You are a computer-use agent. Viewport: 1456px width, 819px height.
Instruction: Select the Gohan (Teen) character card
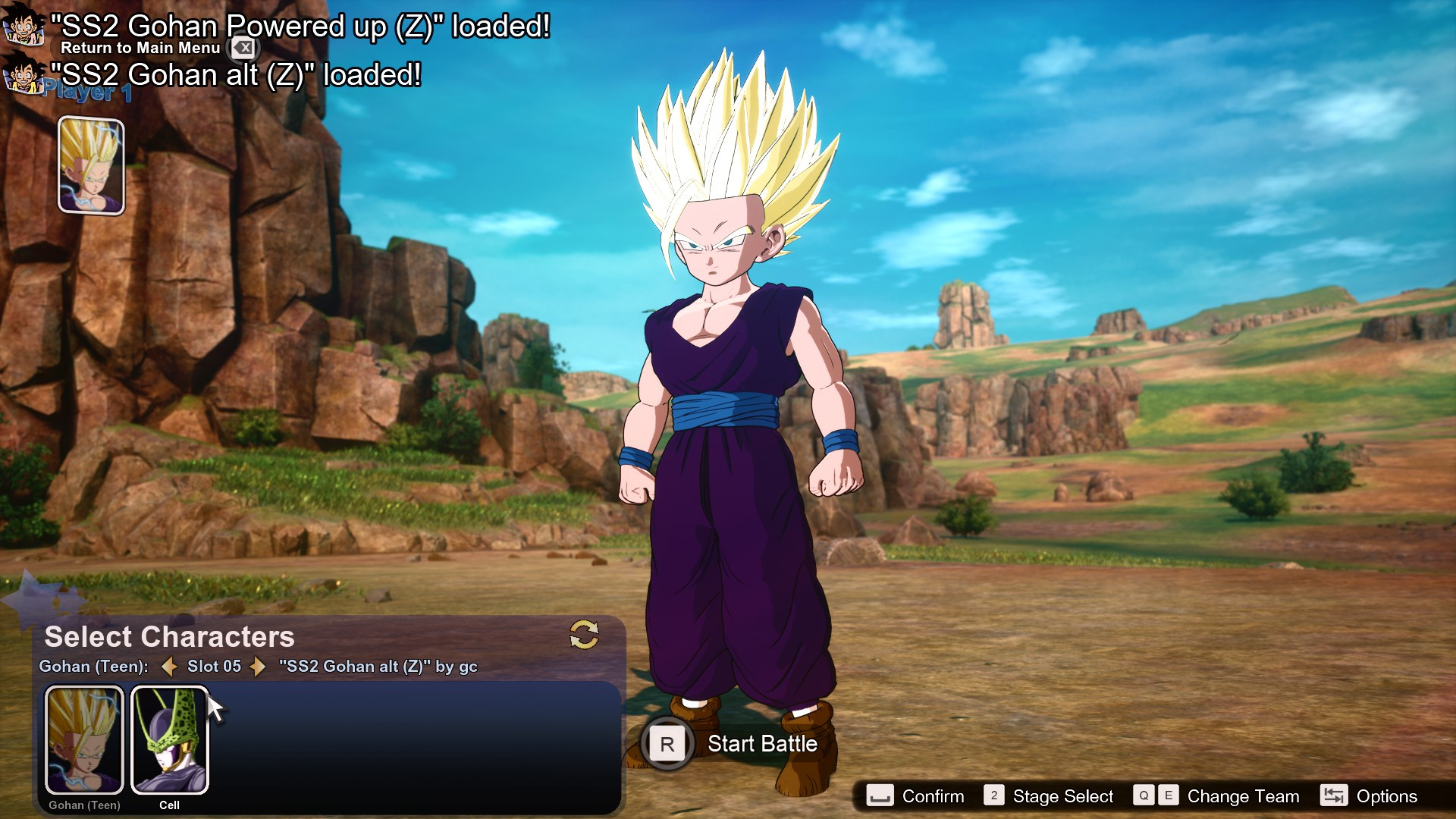84,739
